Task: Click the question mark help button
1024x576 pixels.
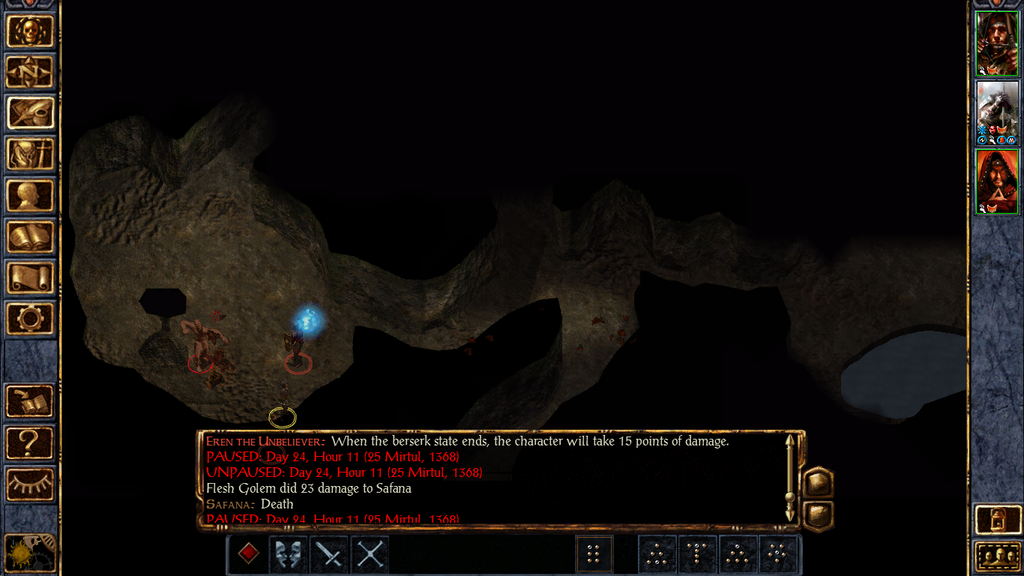Action: point(30,442)
